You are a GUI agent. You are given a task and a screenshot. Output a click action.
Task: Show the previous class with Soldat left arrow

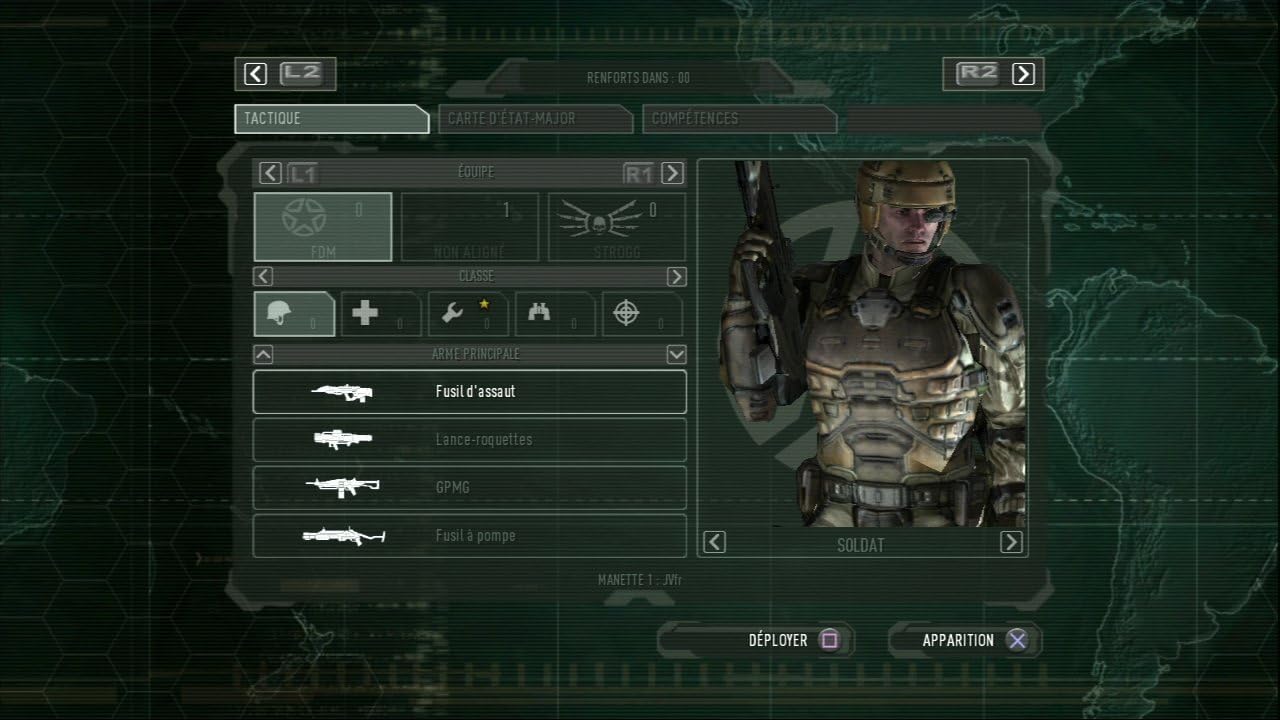(x=714, y=542)
